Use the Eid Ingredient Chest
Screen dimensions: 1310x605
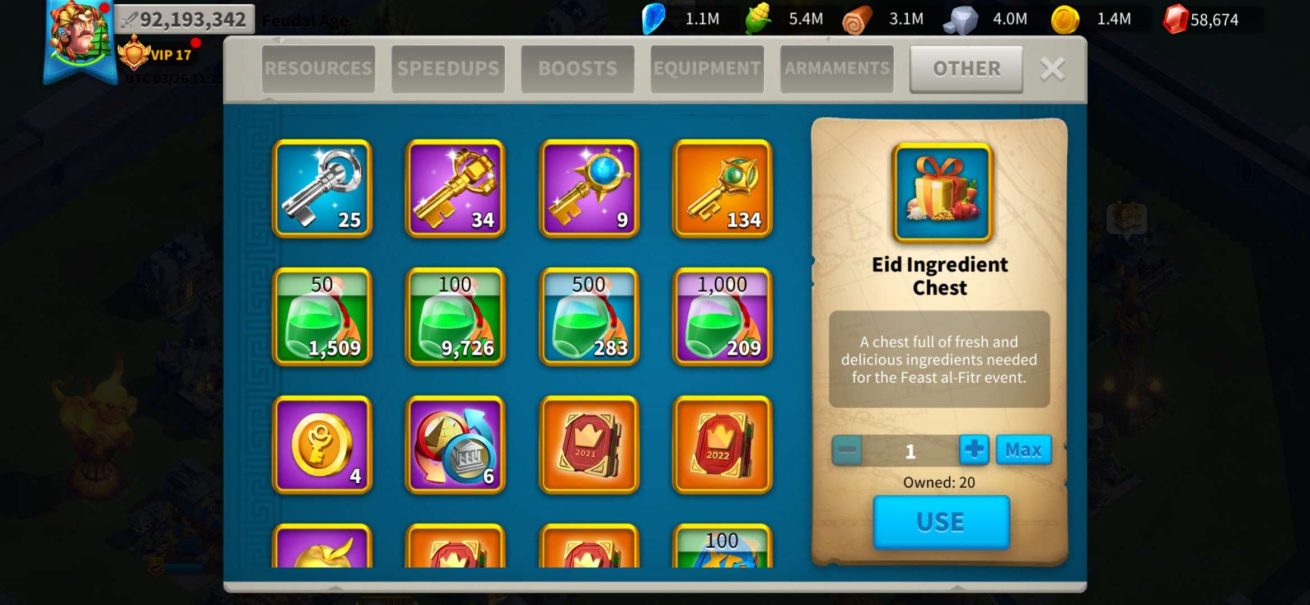pos(941,522)
